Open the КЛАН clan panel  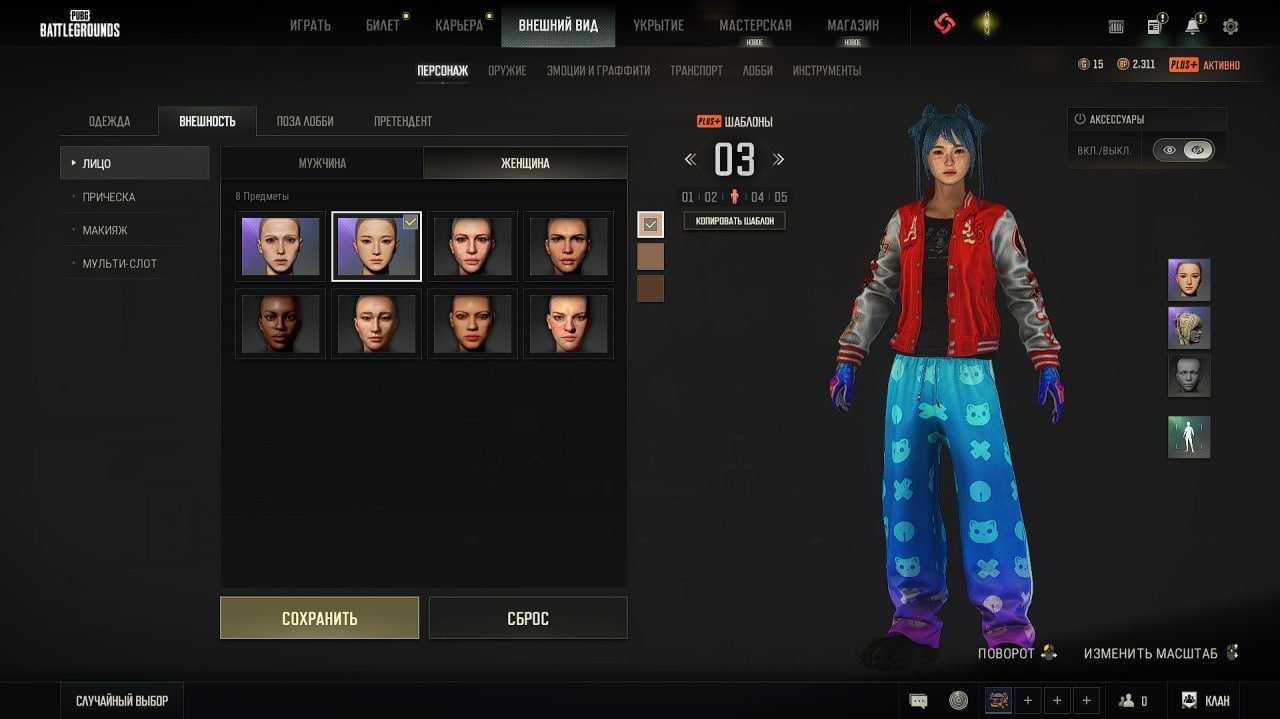(1206, 701)
